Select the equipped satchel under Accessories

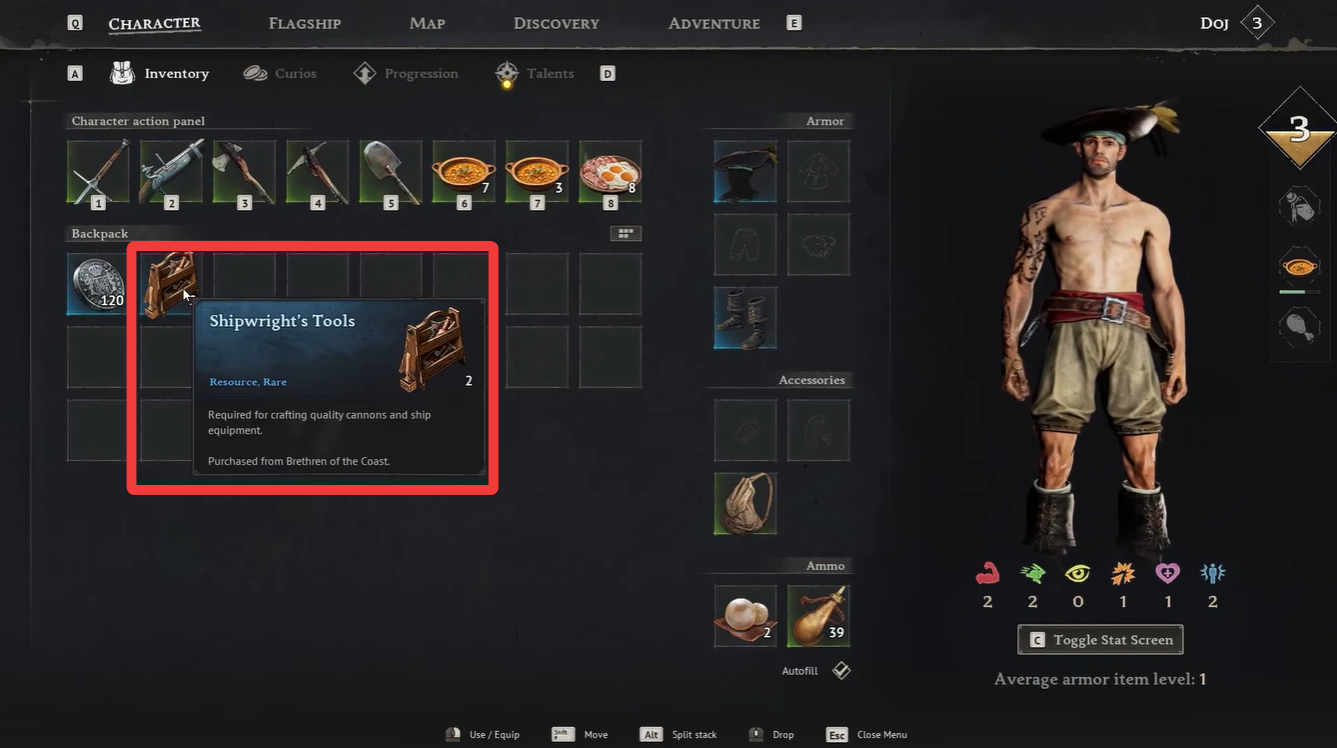[744, 503]
